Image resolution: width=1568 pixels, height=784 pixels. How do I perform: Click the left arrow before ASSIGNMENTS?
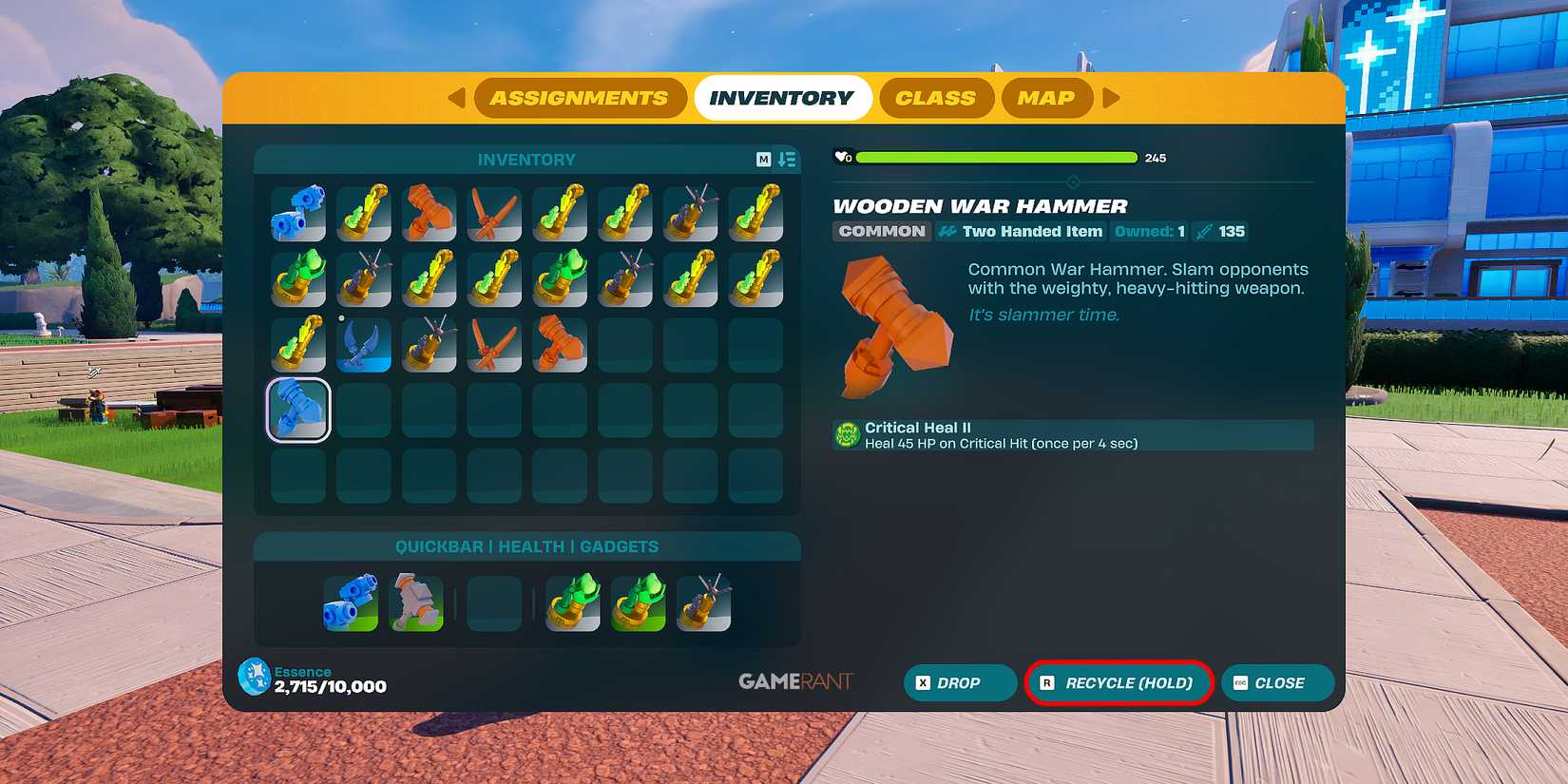pos(457,97)
